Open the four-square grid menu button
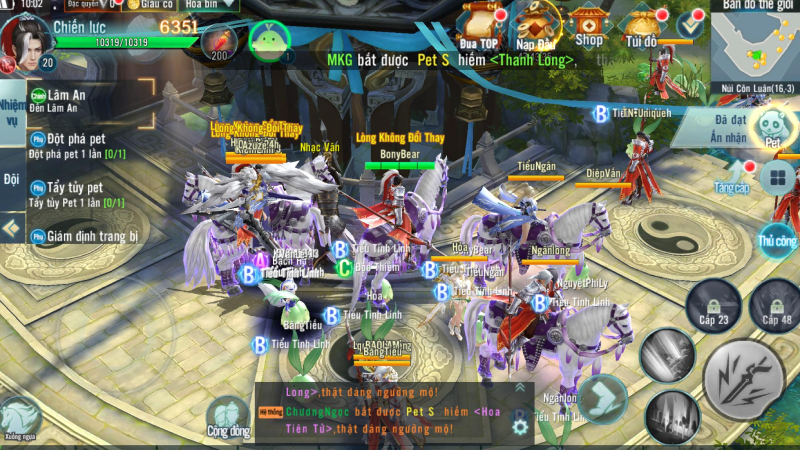Image resolution: width=800 pixels, height=450 pixels. point(776,180)
